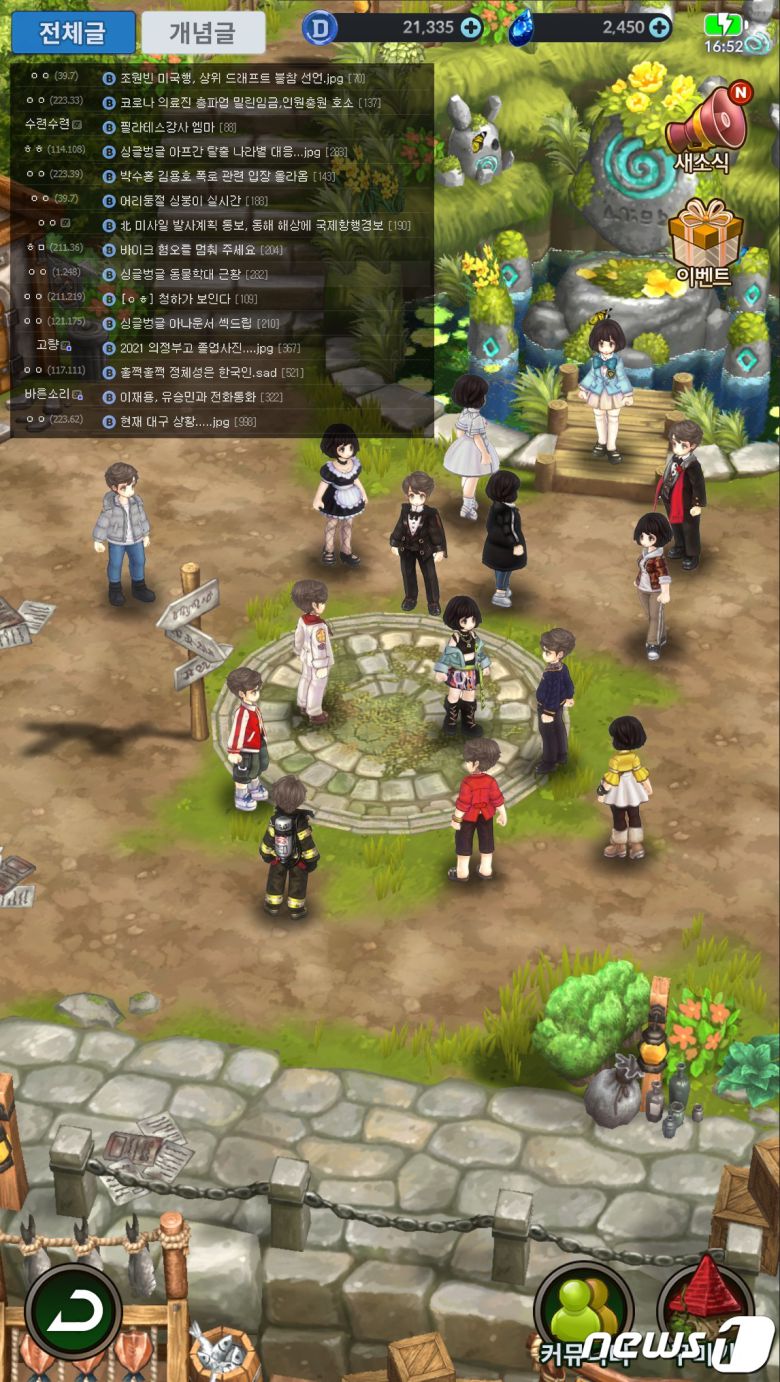
Task: Switch to the 개념글 tab
Action: coord(204,33)
